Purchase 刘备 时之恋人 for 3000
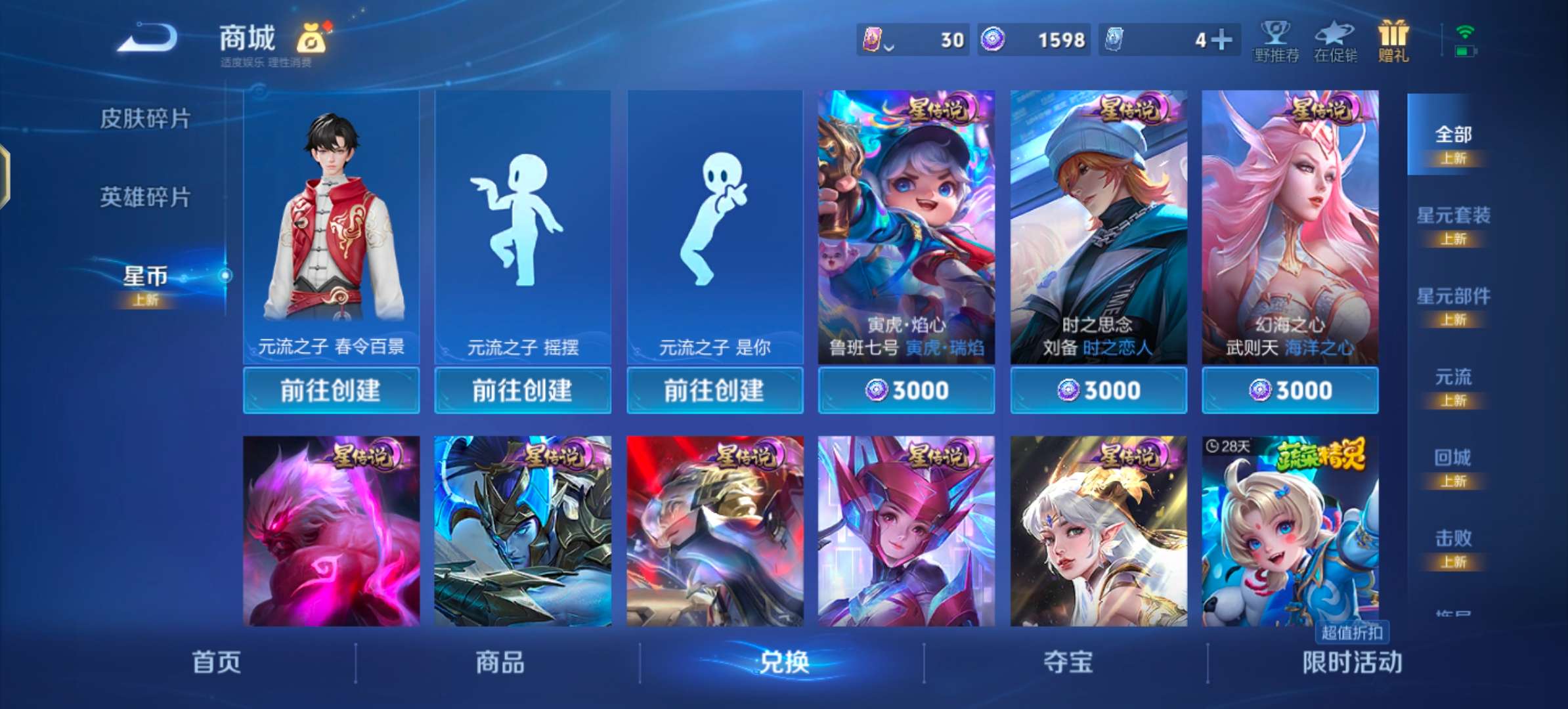Image resolution: width=1568 pixels, height=709 pixels. point(1098,389)
